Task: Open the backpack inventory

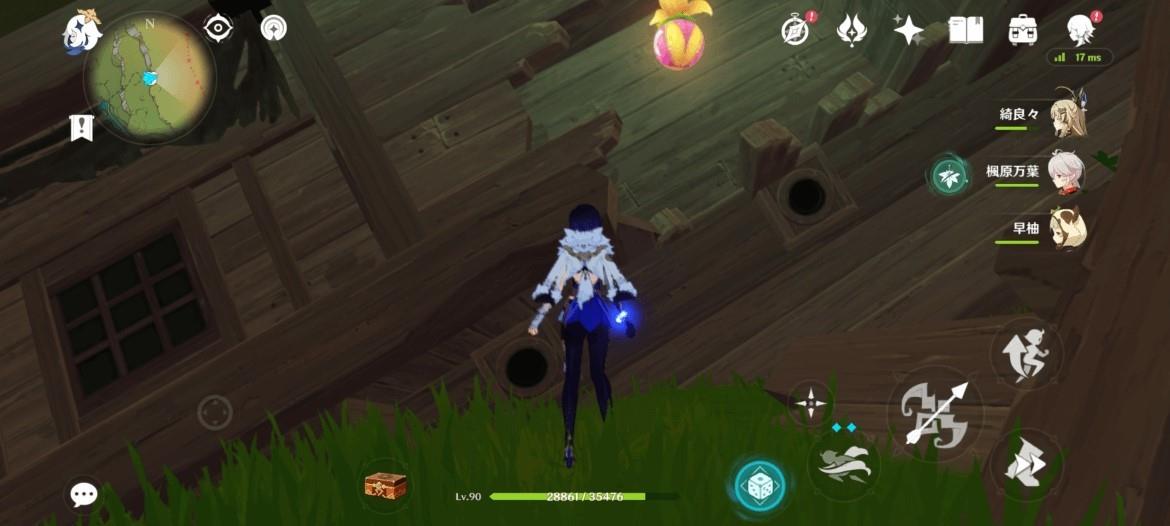Action: 1023,30
